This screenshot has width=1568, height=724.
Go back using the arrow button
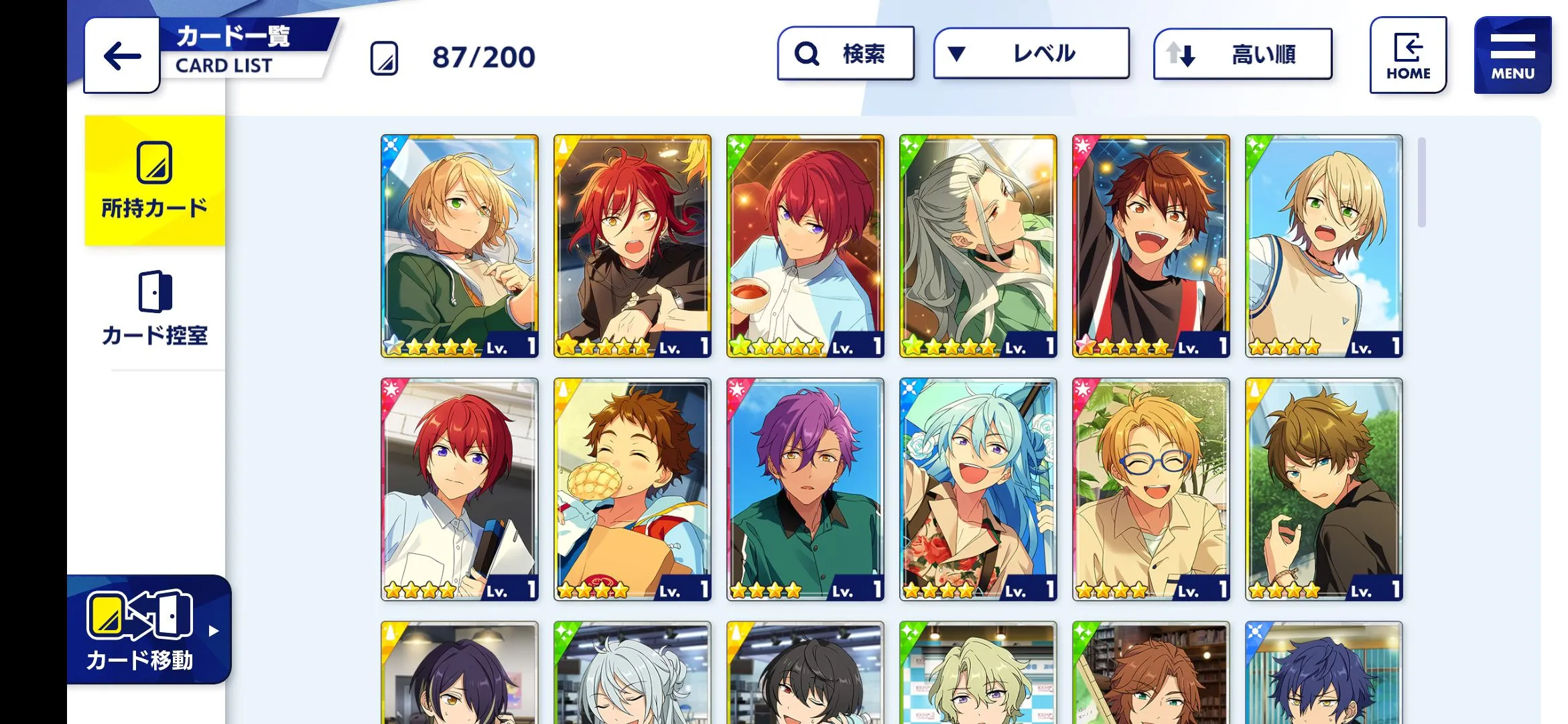click(x=122, y=56)
